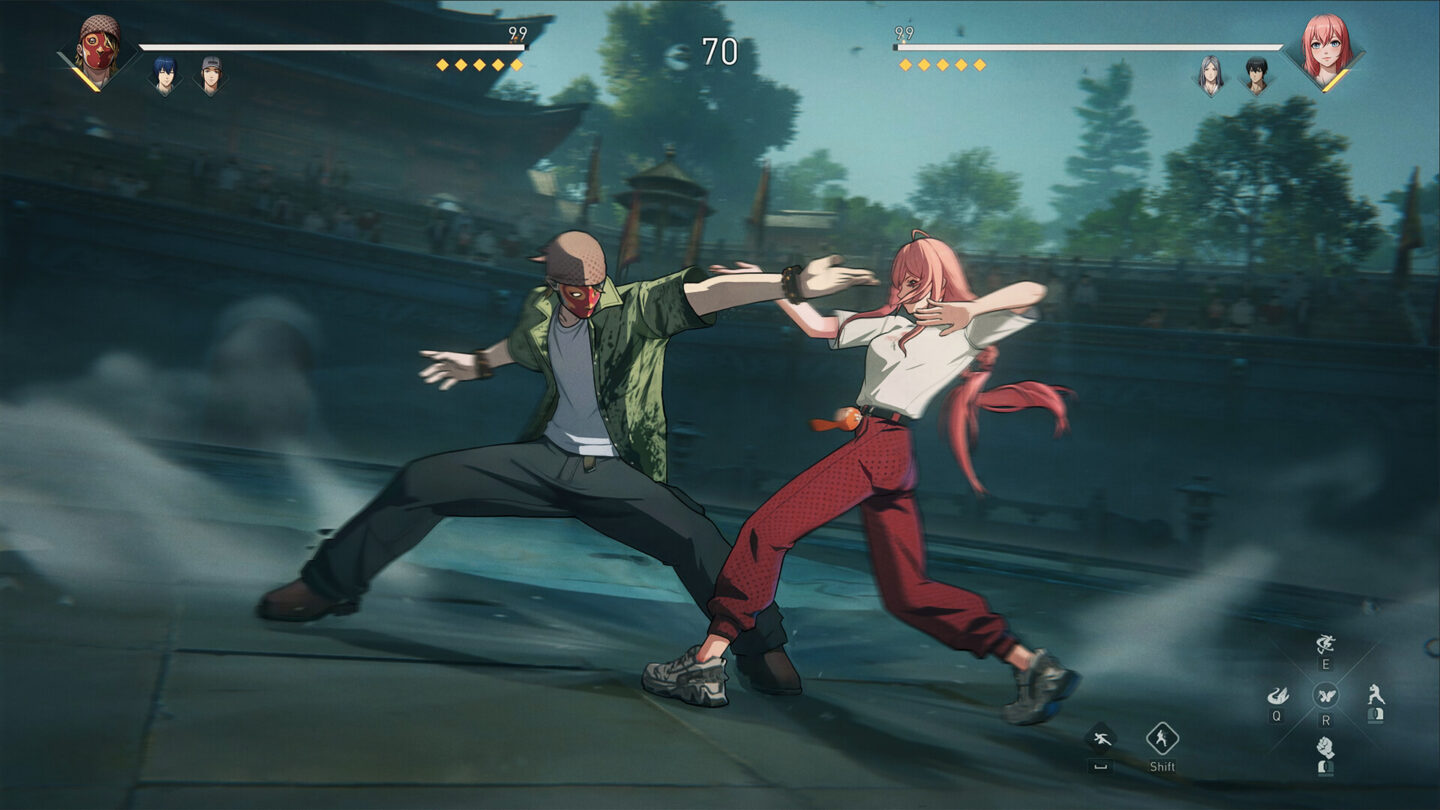Viewport: 1440px width, 810px height.
Task: Activate the Shift diamond martial arts icon
Action: click(1163, 738)
